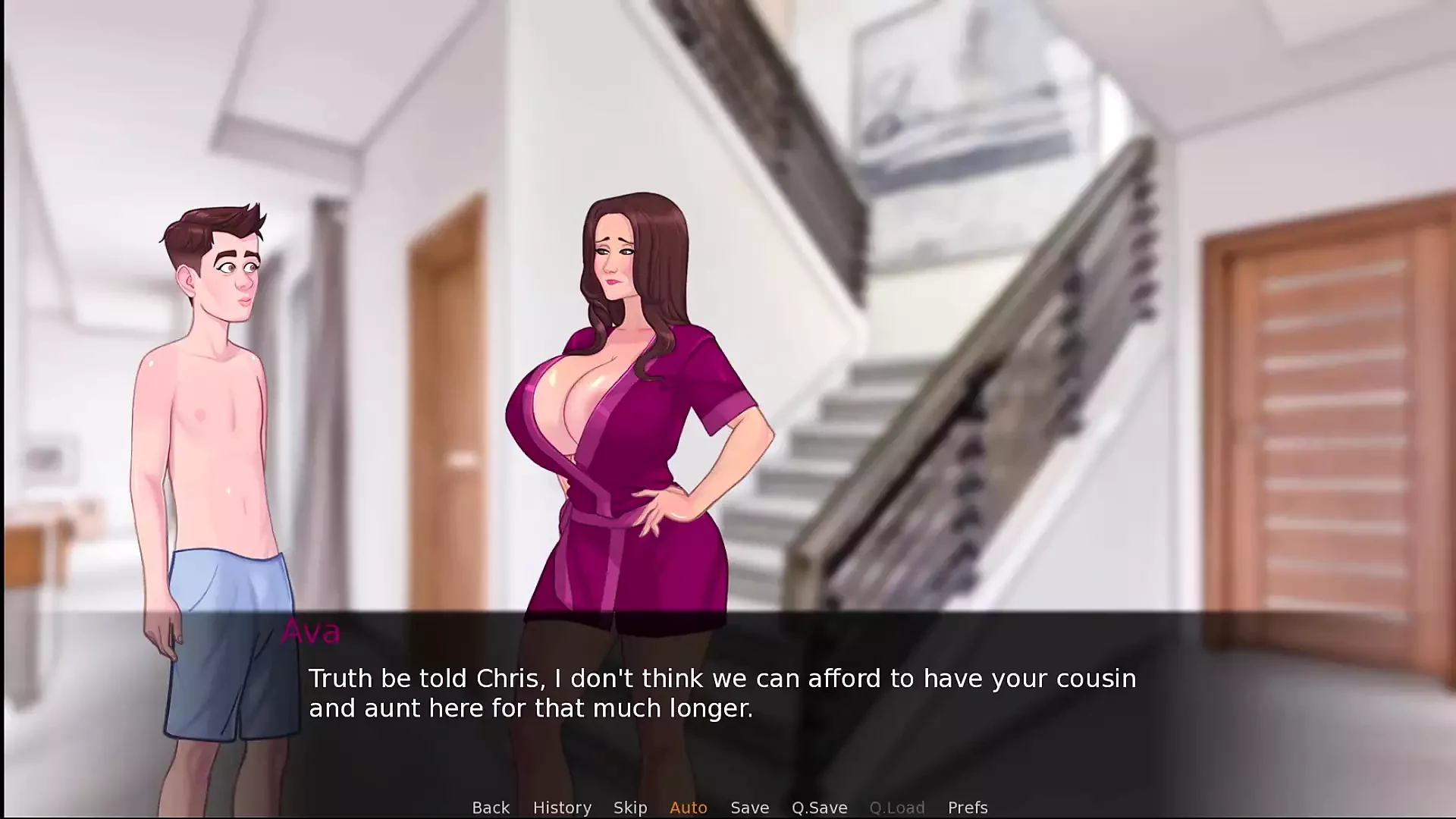Toggle the Auto advance mode

click(x=689, y=808)
